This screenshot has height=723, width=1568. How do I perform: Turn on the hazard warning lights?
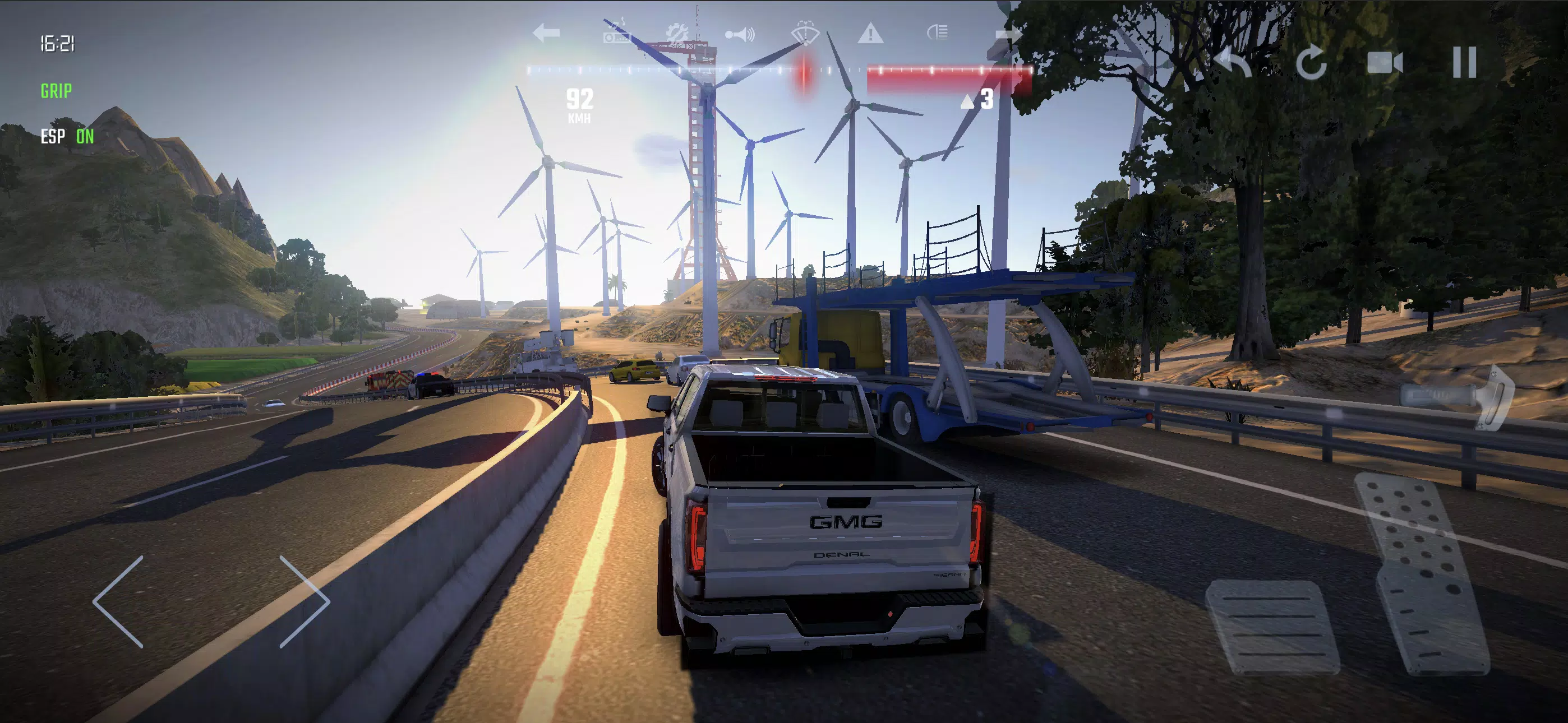(x=870, y=33)
